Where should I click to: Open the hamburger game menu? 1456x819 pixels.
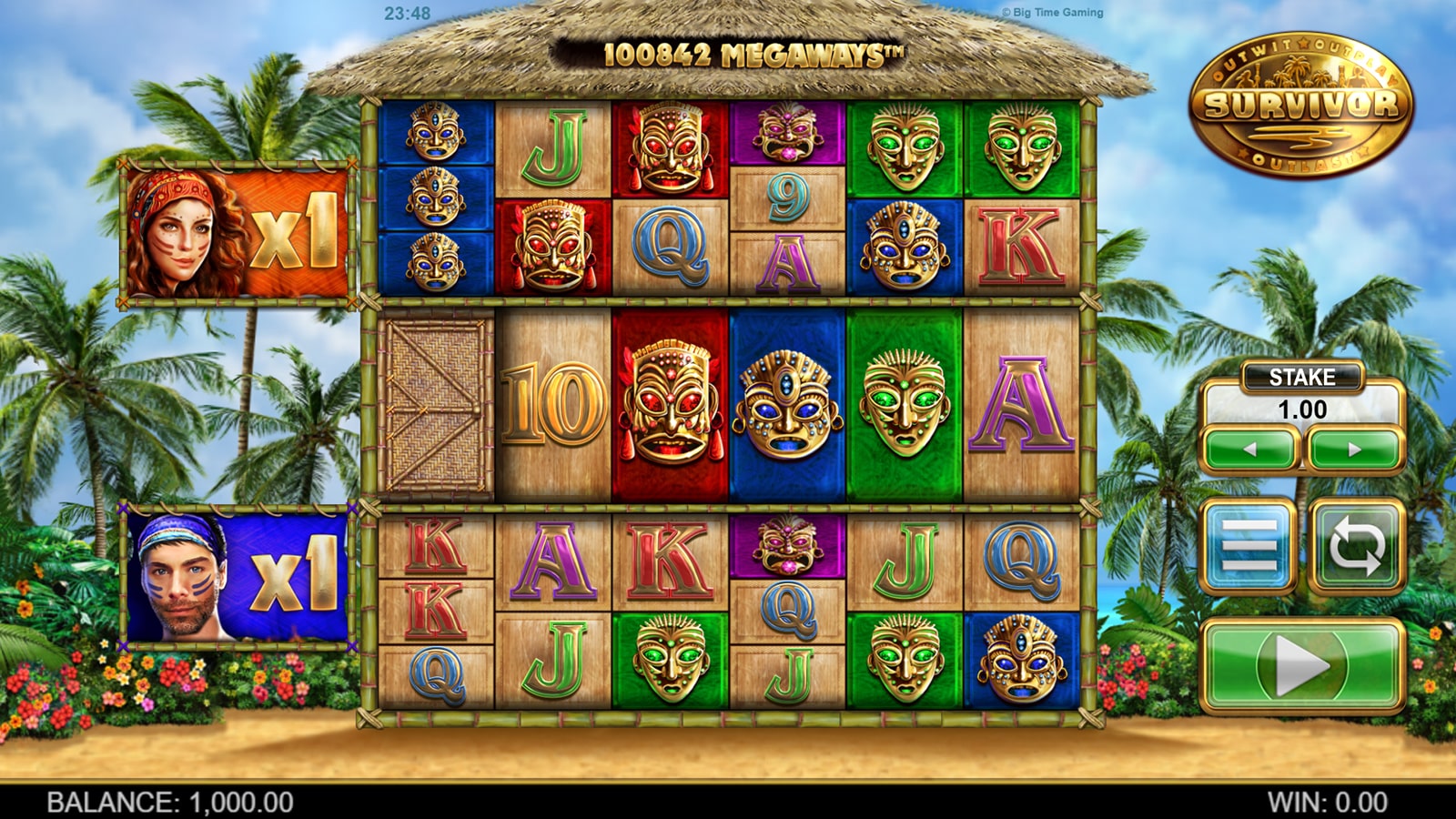point(1249,547)
